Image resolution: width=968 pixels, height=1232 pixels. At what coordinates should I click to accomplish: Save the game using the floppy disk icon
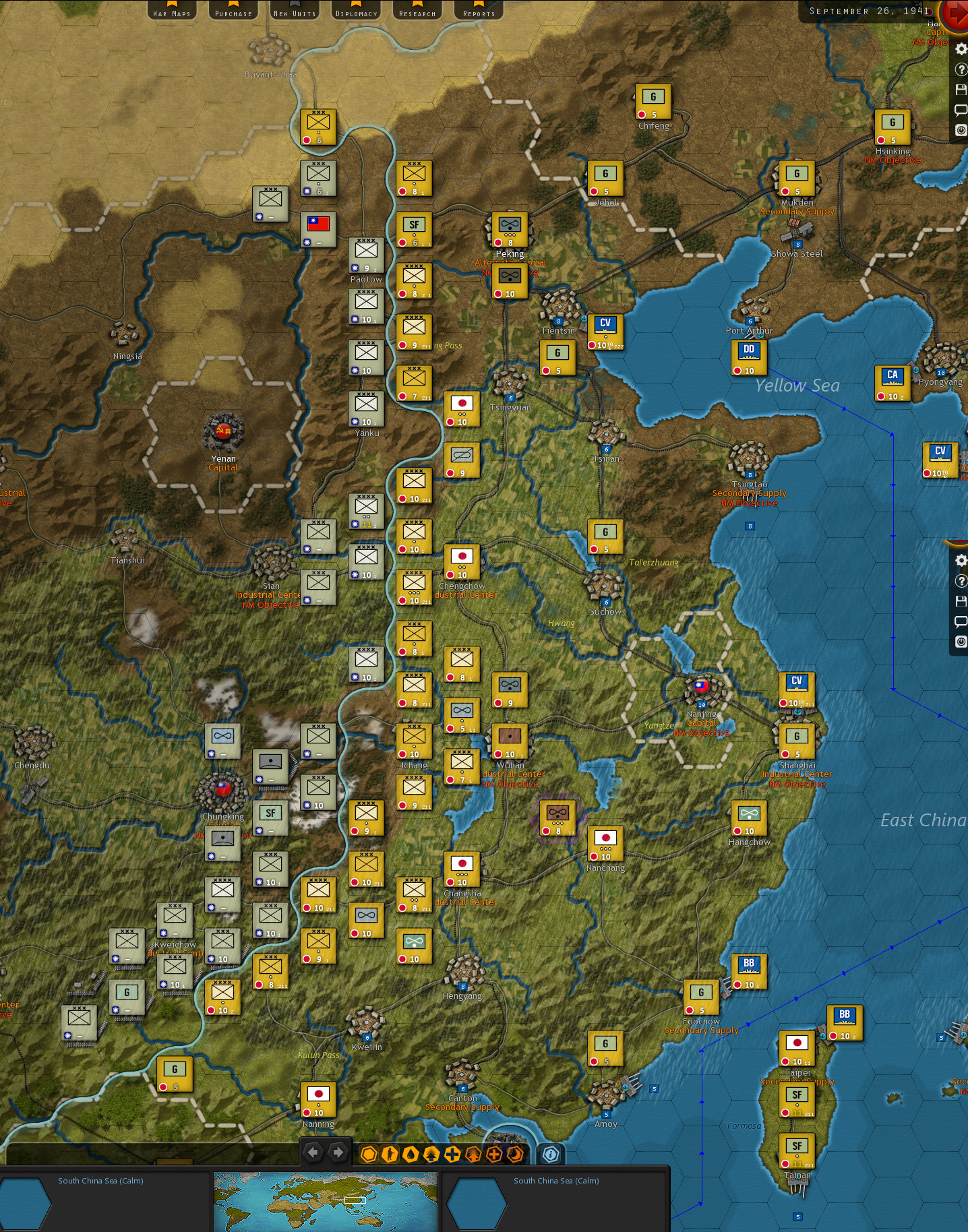(960, 89)
